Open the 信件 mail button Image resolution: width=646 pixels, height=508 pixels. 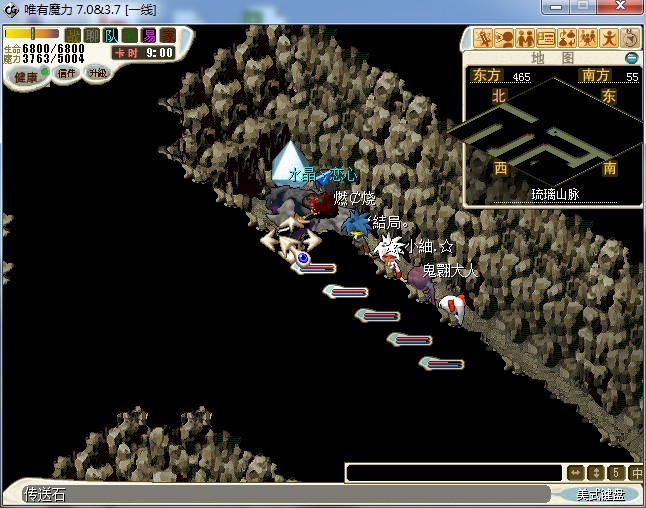pos(67,73)
